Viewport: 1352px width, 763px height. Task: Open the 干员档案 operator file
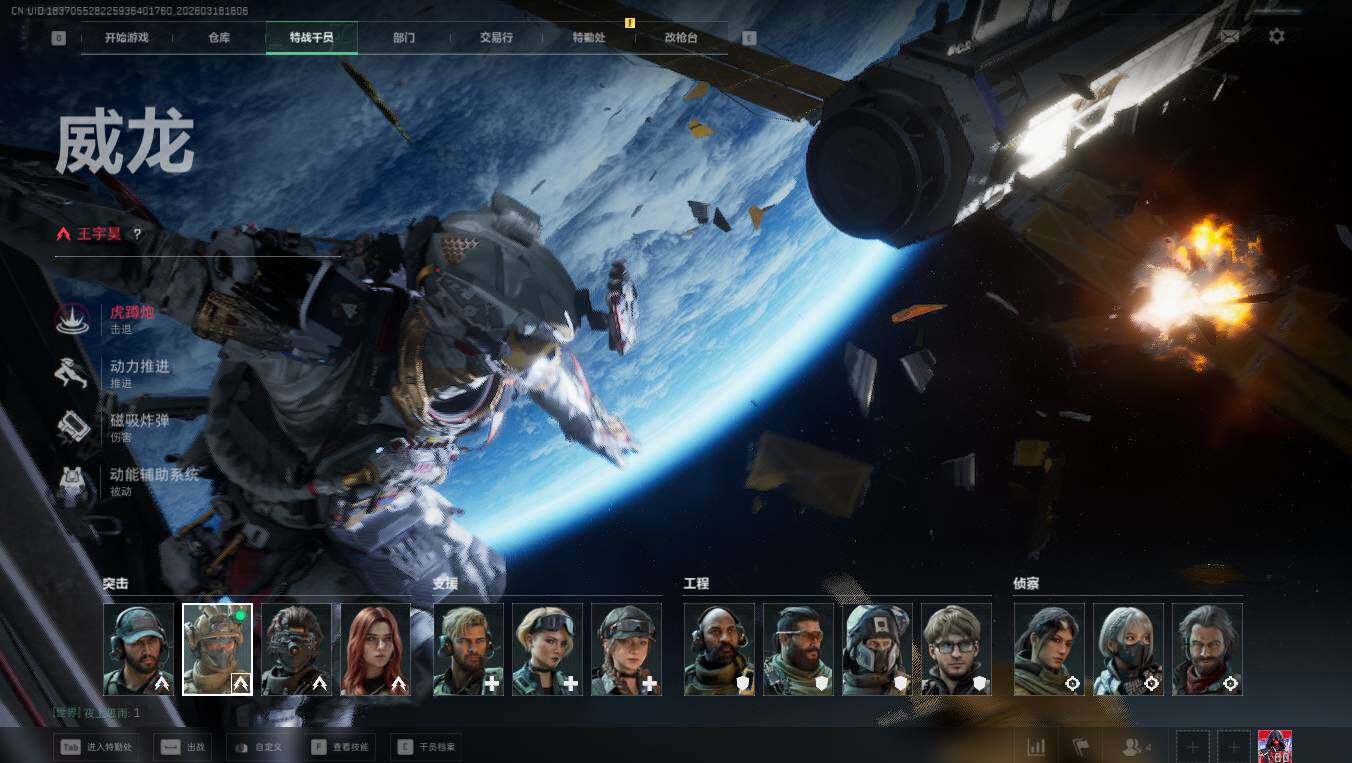tap(427, 747)
